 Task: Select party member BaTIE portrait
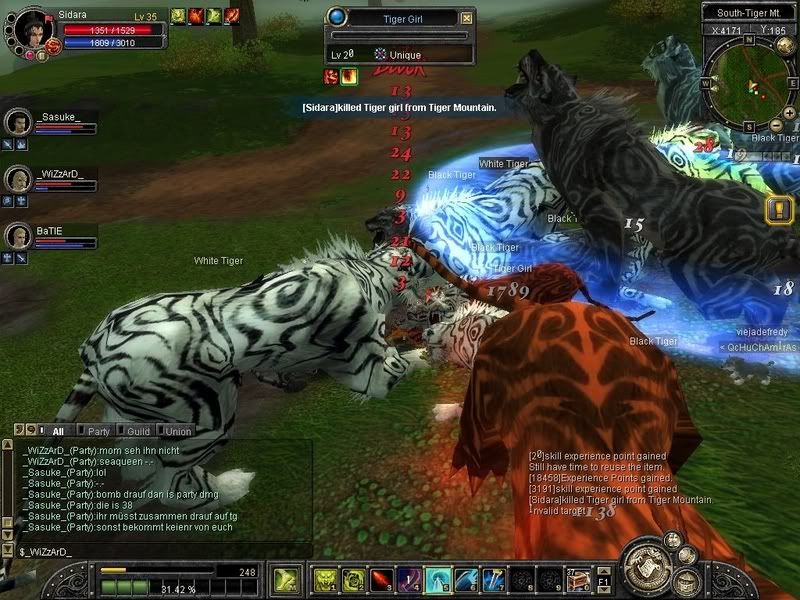[18, 236]
